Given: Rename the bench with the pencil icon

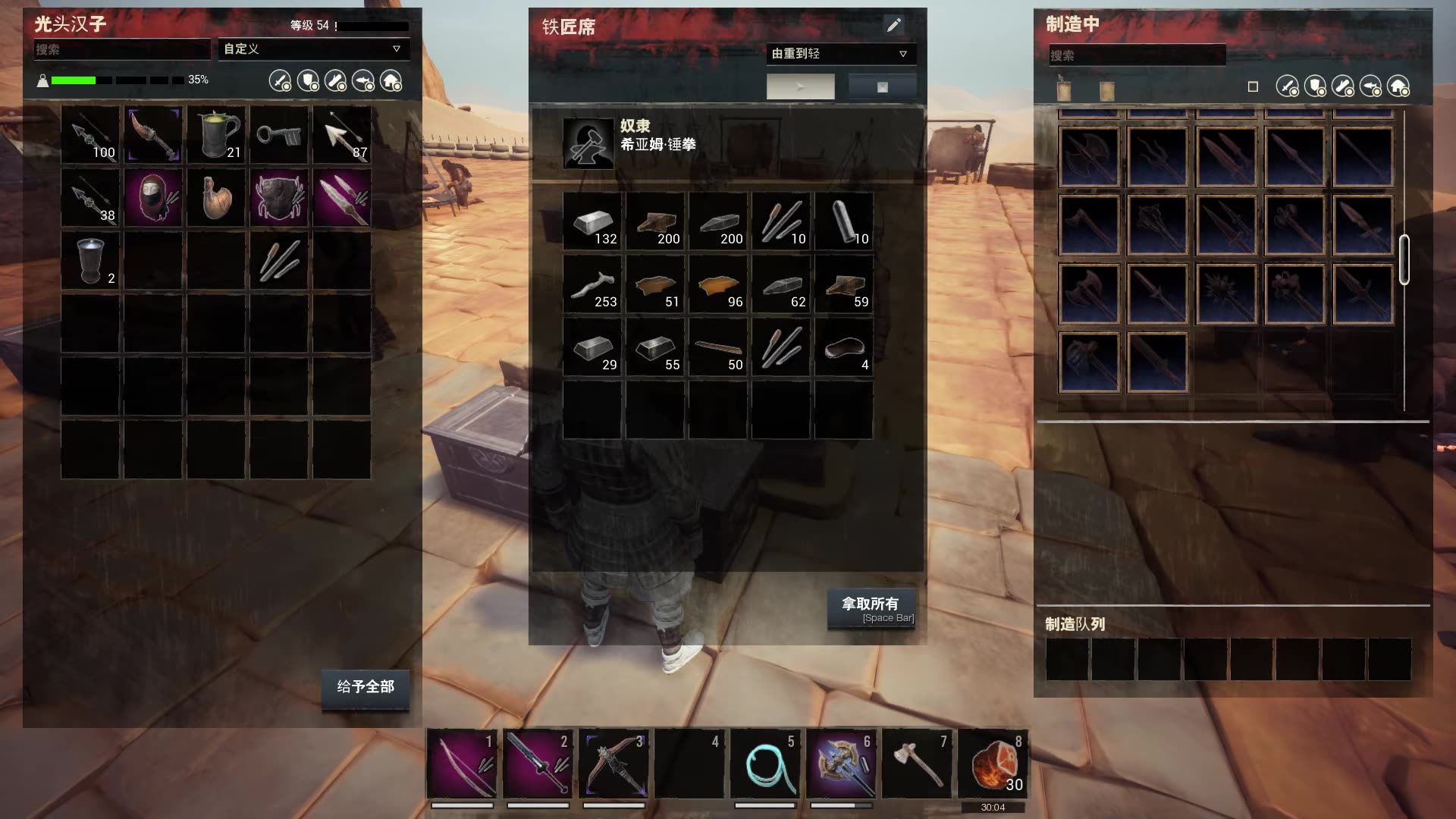Looking at the screenshot, I should pos(894,26).
